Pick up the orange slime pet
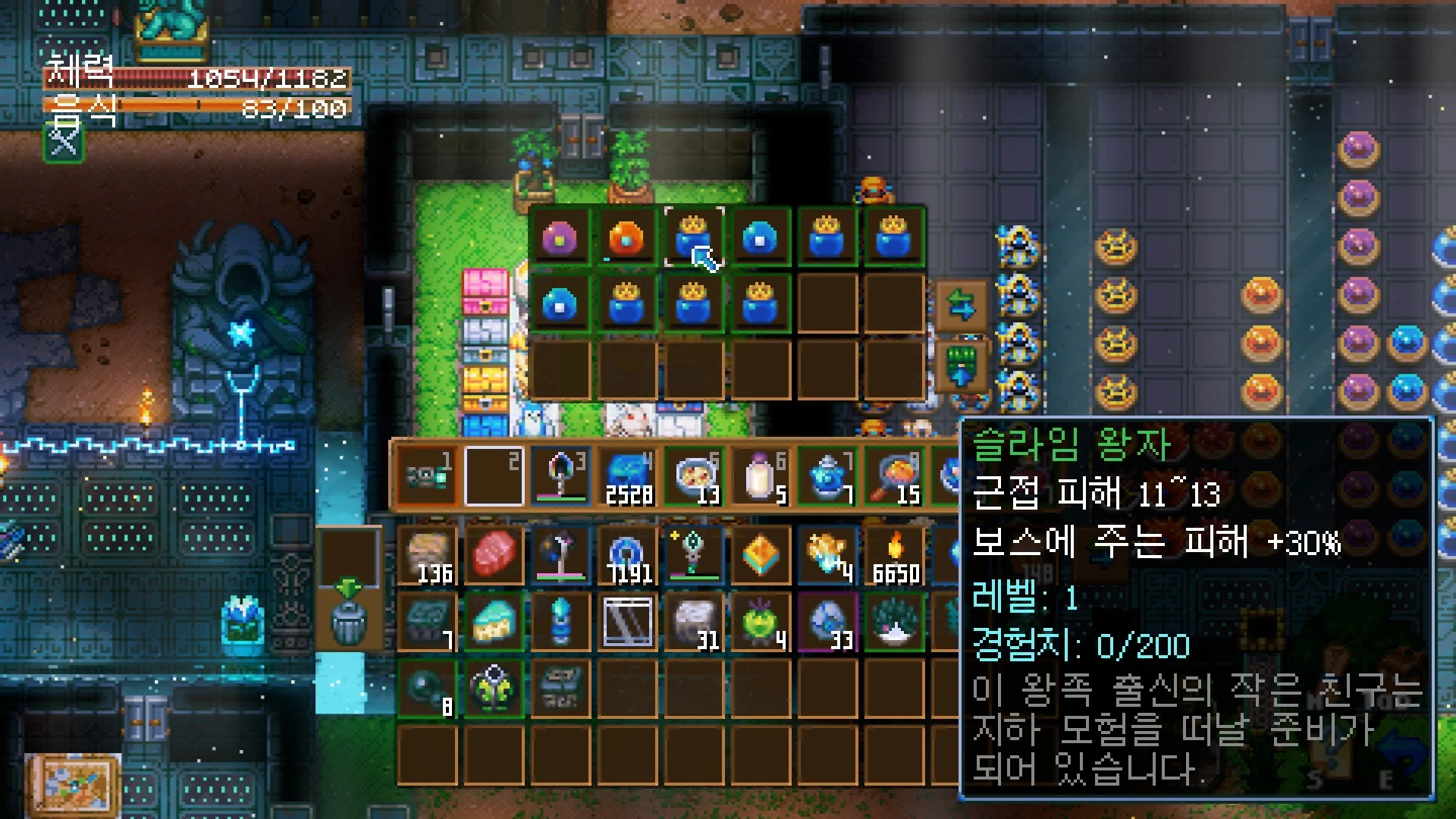 pos(626,237)
